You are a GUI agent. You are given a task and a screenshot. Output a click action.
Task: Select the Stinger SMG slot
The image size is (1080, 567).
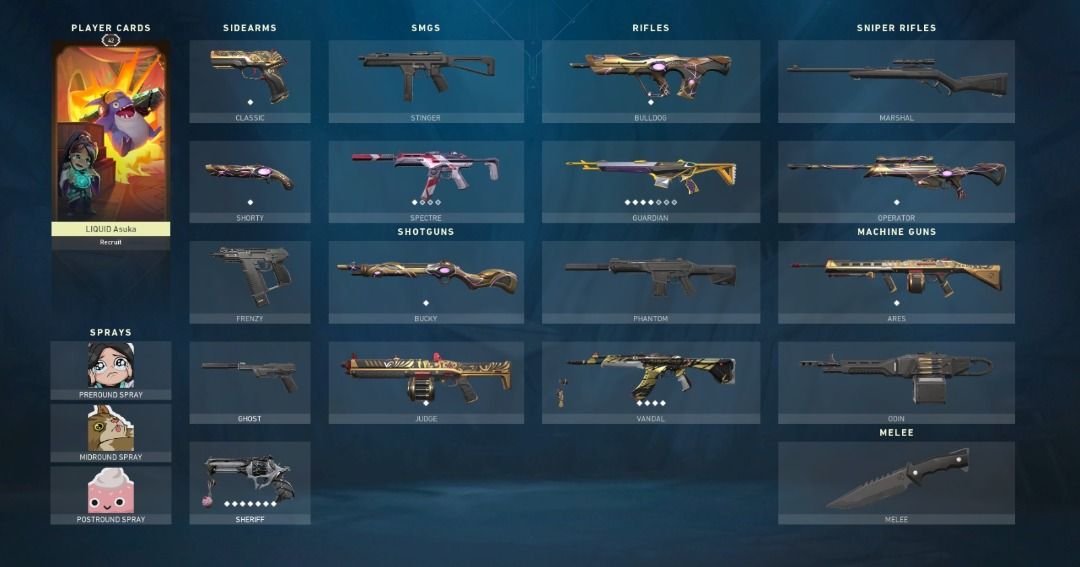426,80
